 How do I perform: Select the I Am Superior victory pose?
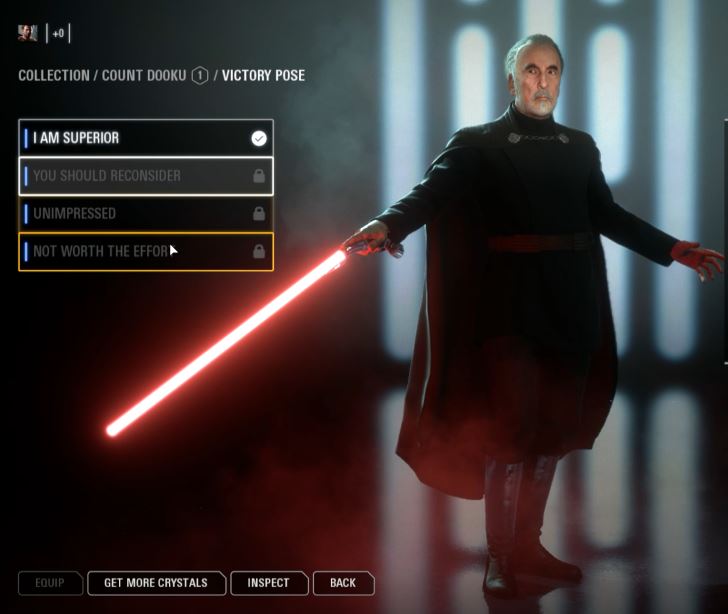pyautogui.click(x=145, y=138)
